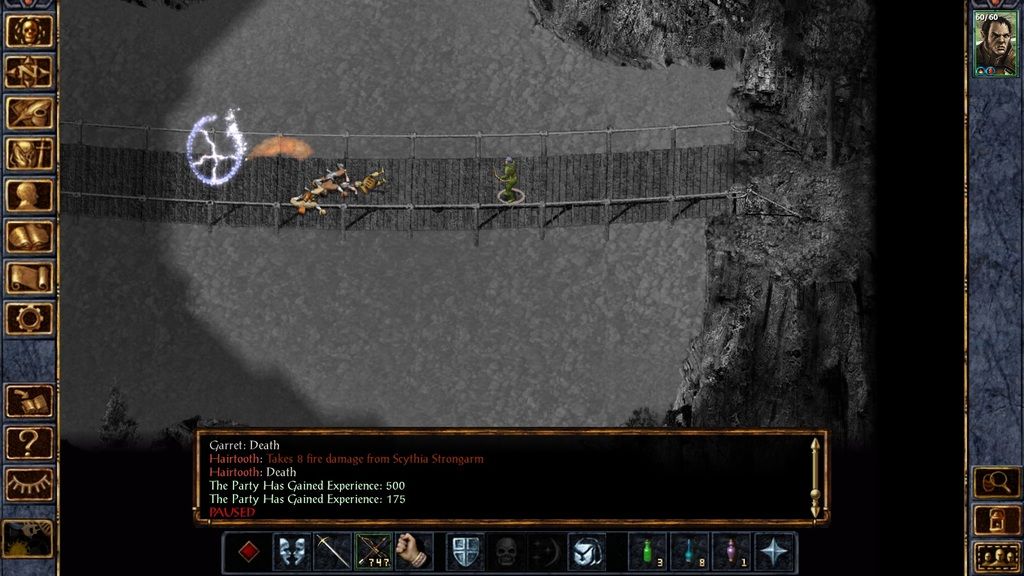Select the fist weapon slot
1024x576 pixels.
click(413, 552)
